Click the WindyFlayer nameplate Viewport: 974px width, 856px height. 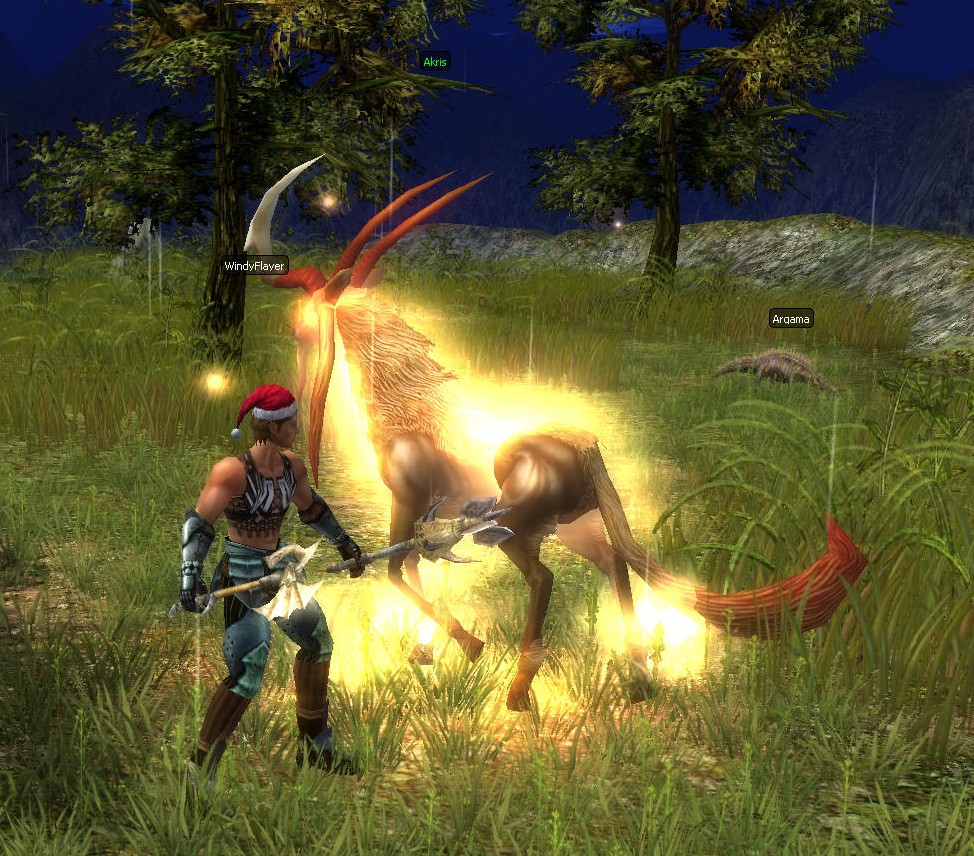coord(255,266)
